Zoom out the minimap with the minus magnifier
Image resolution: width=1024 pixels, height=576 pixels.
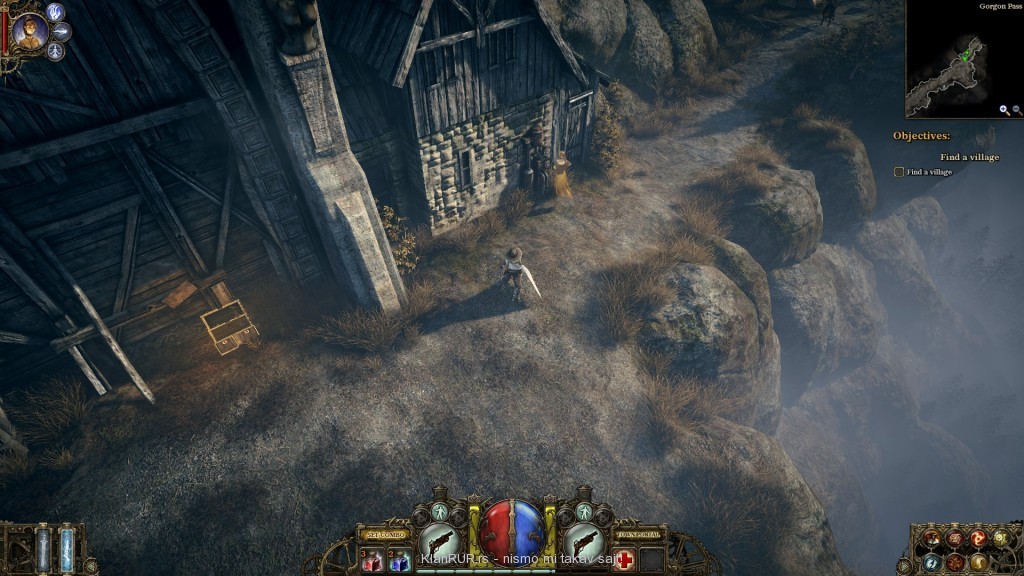[1017, 110]
